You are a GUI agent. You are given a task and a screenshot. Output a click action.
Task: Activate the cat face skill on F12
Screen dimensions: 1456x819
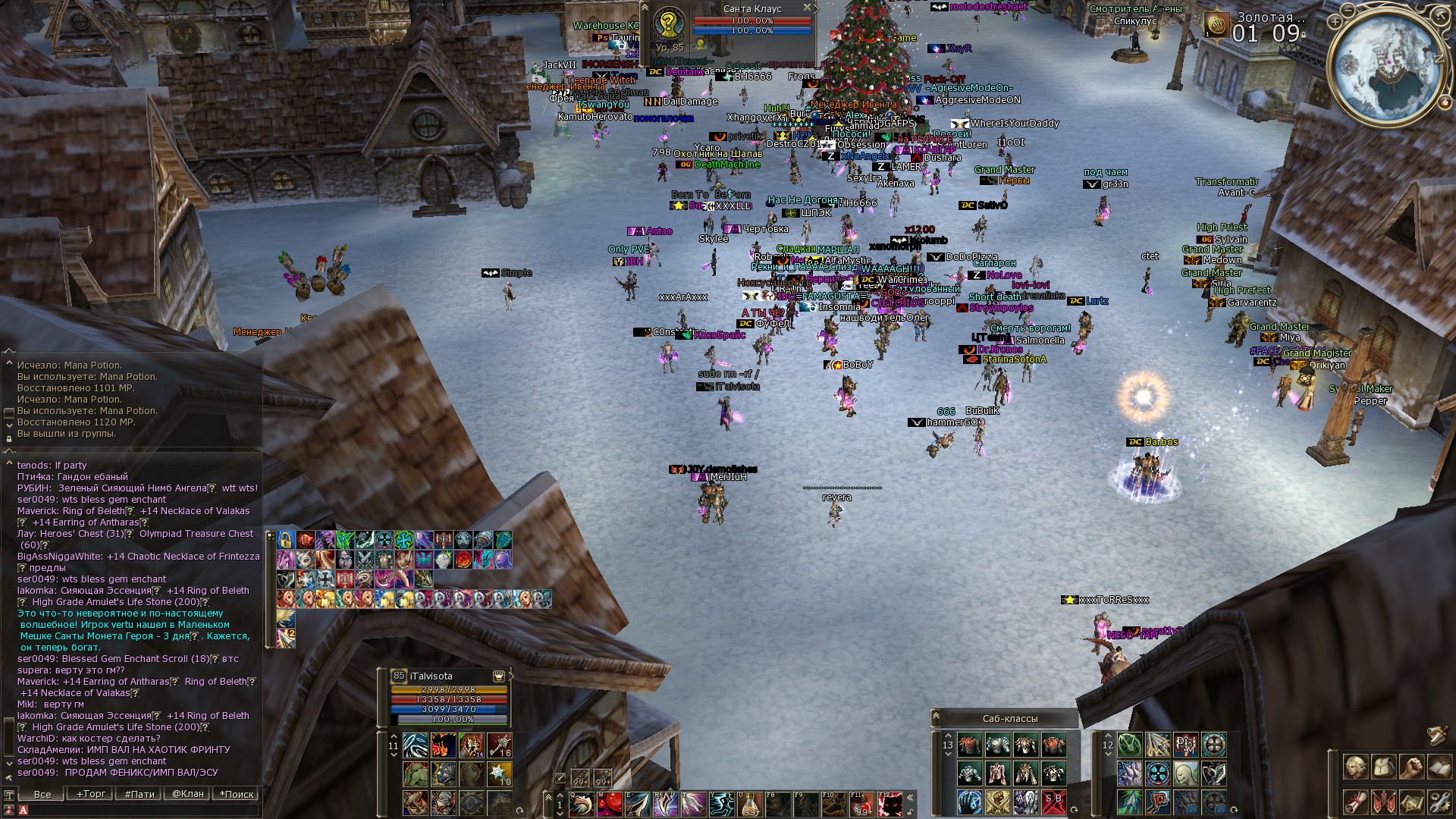(891, 804)
